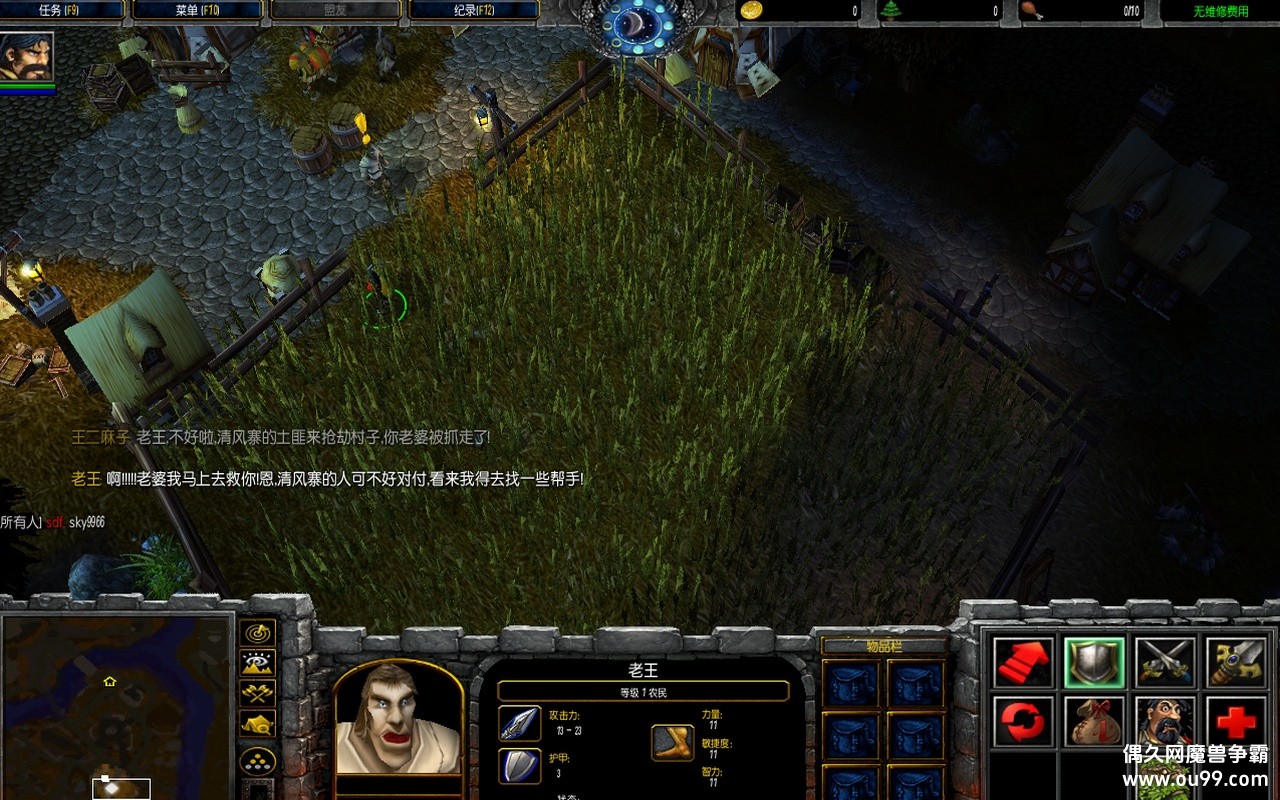This screenshot has width=1280, height=800.
Task: Activate the red arrow move command
Action: pyautogui.click(x=1023, y=662)
